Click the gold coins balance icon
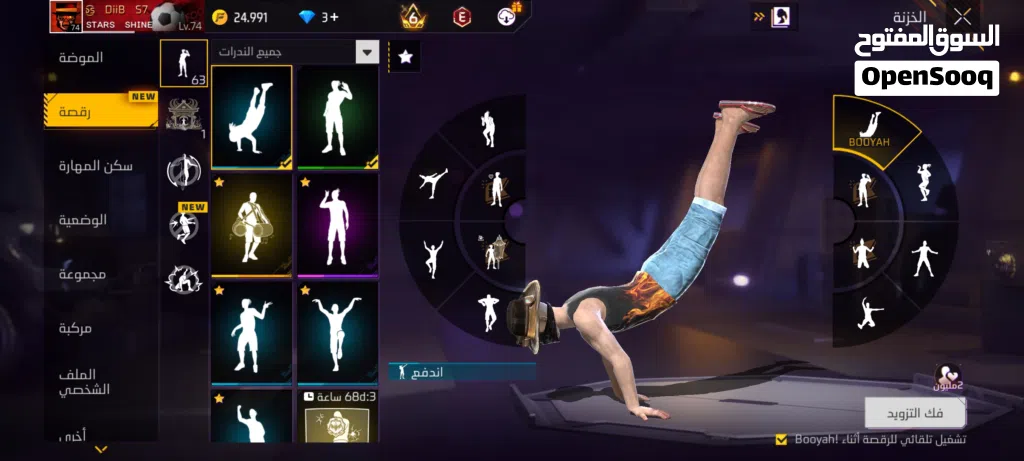 219,17
